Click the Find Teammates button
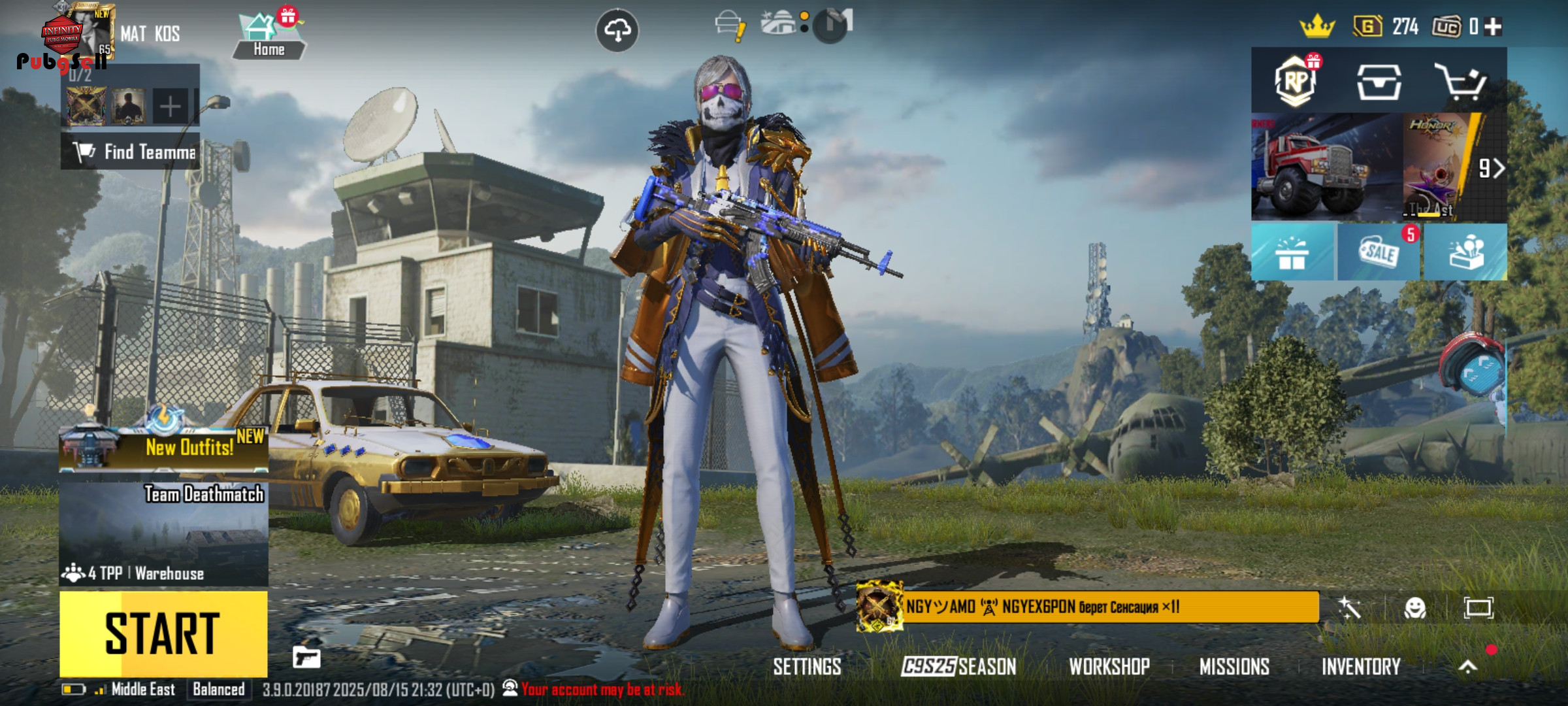Screen dimensions: 1568x706 point(131,152)
